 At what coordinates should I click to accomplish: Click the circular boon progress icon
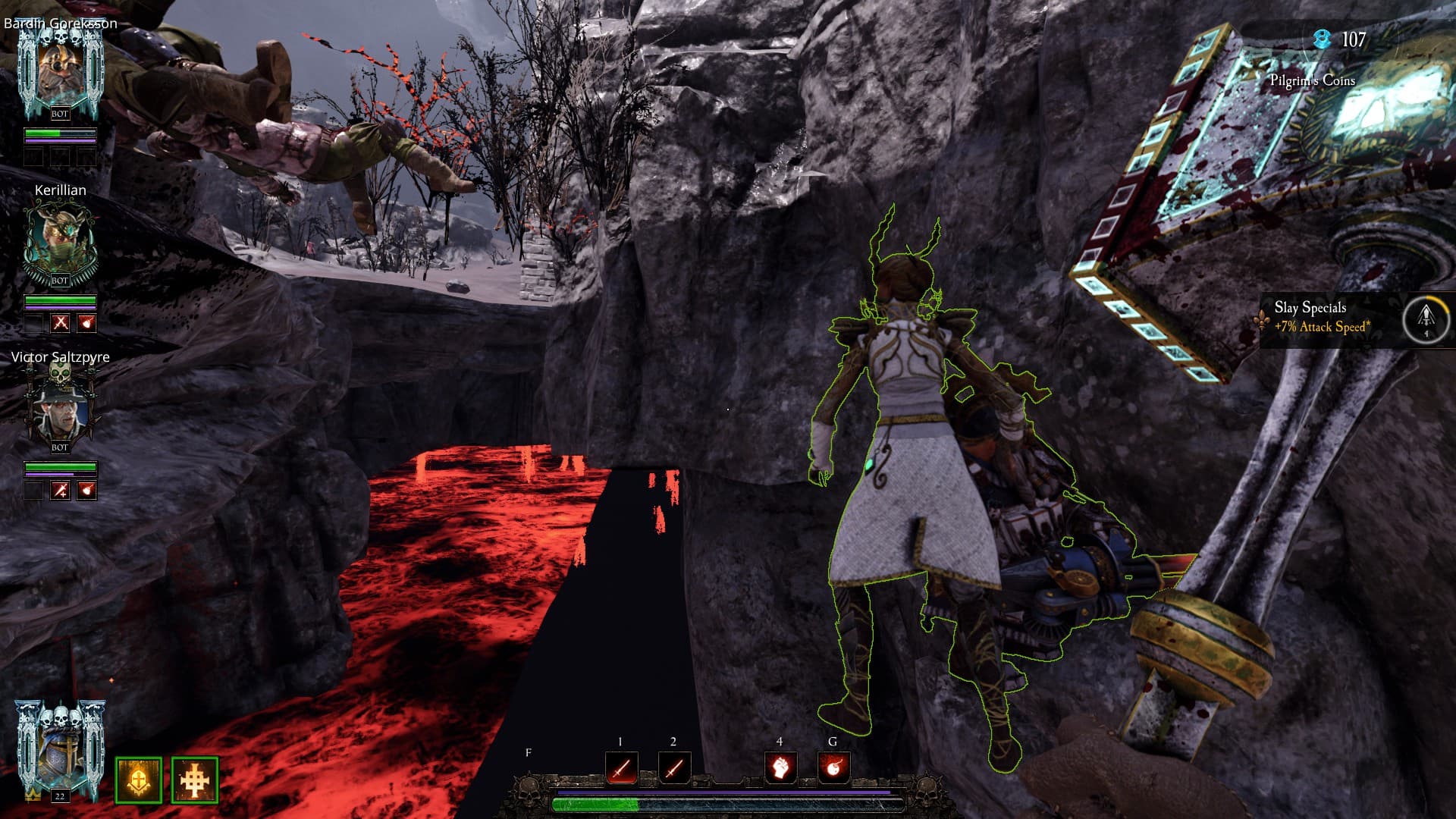coord(1426,318)
